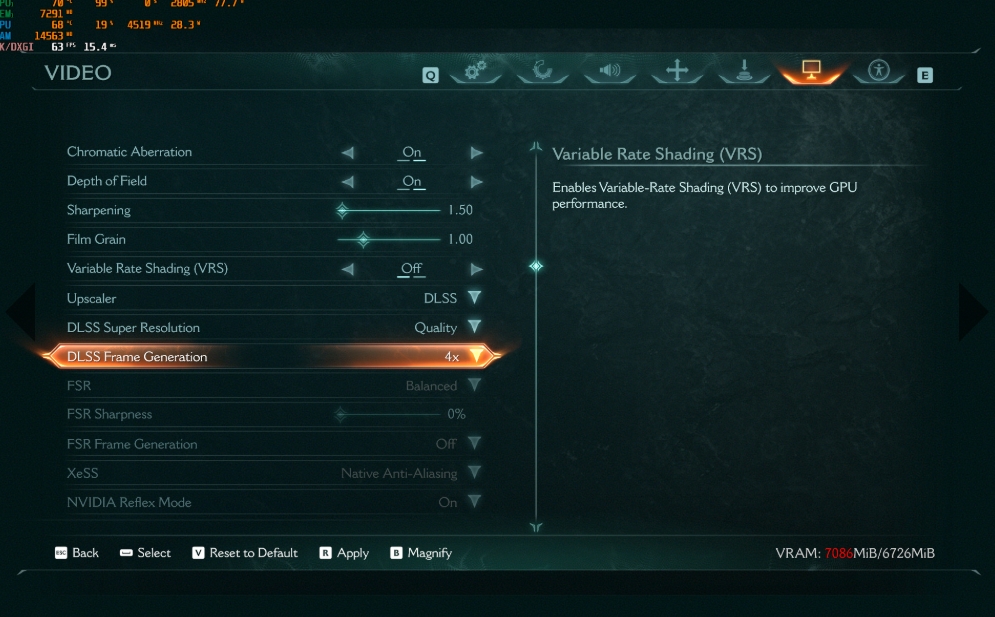Apply the video settings
The image size is (995, 617).
coord(344,553)
